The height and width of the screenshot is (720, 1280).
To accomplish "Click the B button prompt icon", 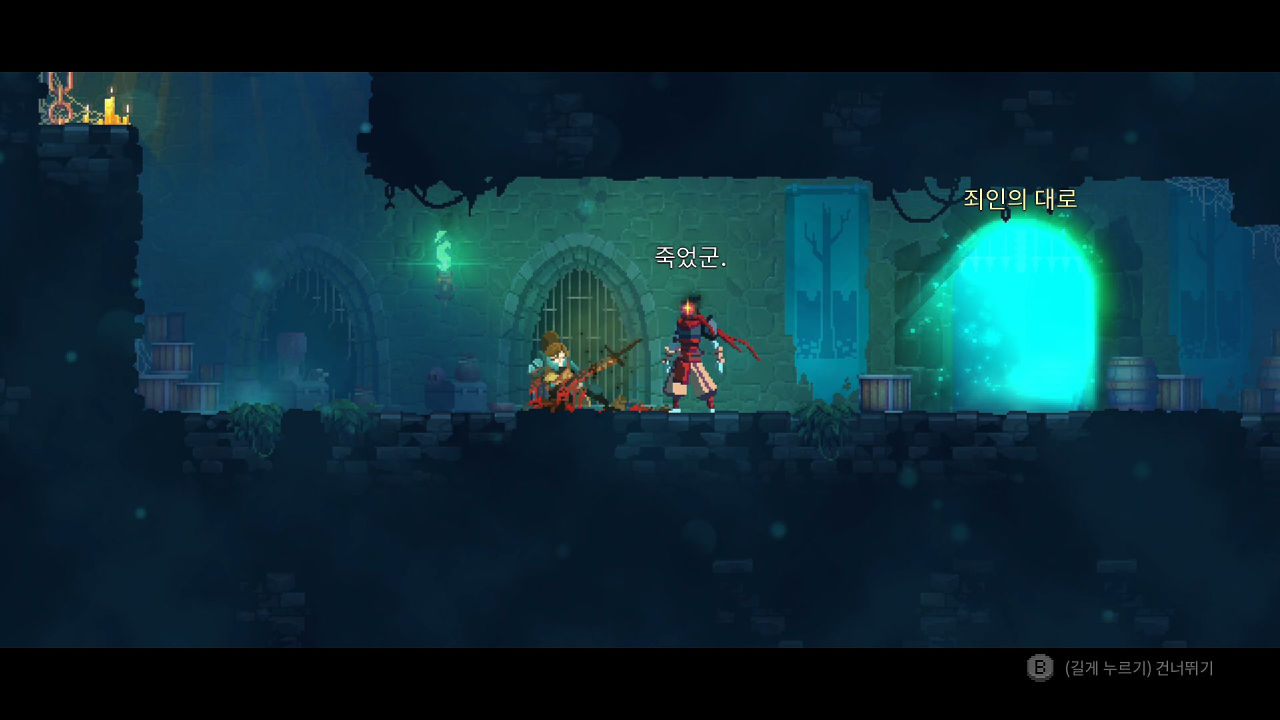I will (1037, 667).
